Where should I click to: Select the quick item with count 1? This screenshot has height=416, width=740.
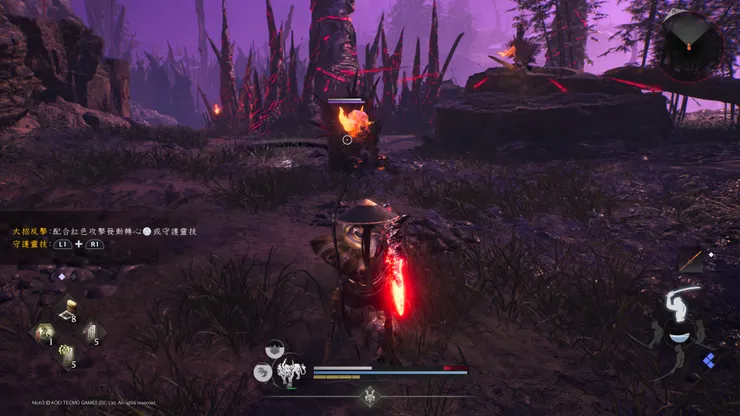coord(44,333)
